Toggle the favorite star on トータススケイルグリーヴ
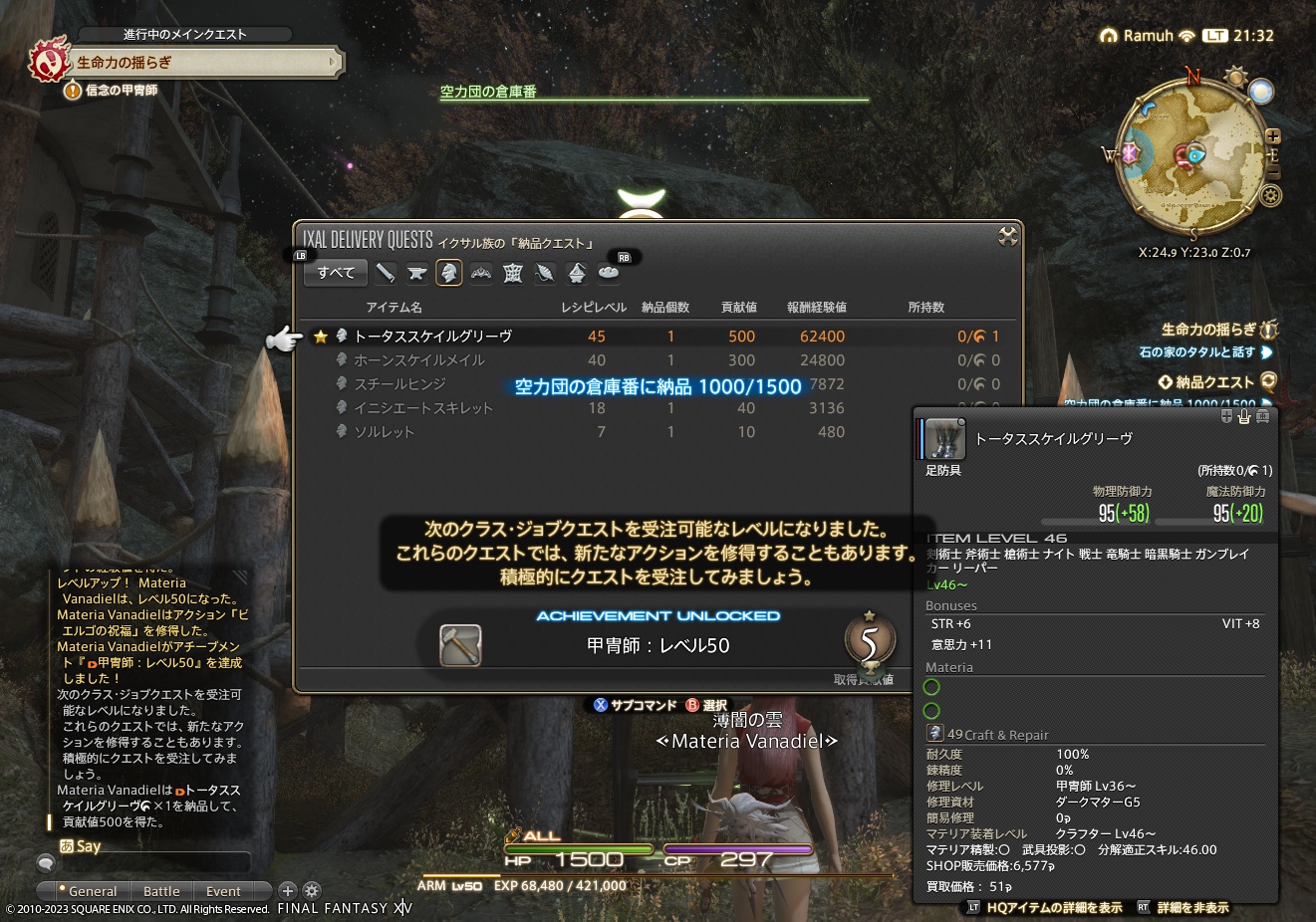This screenshot has height=922, width=1316. tap(321, 336)
